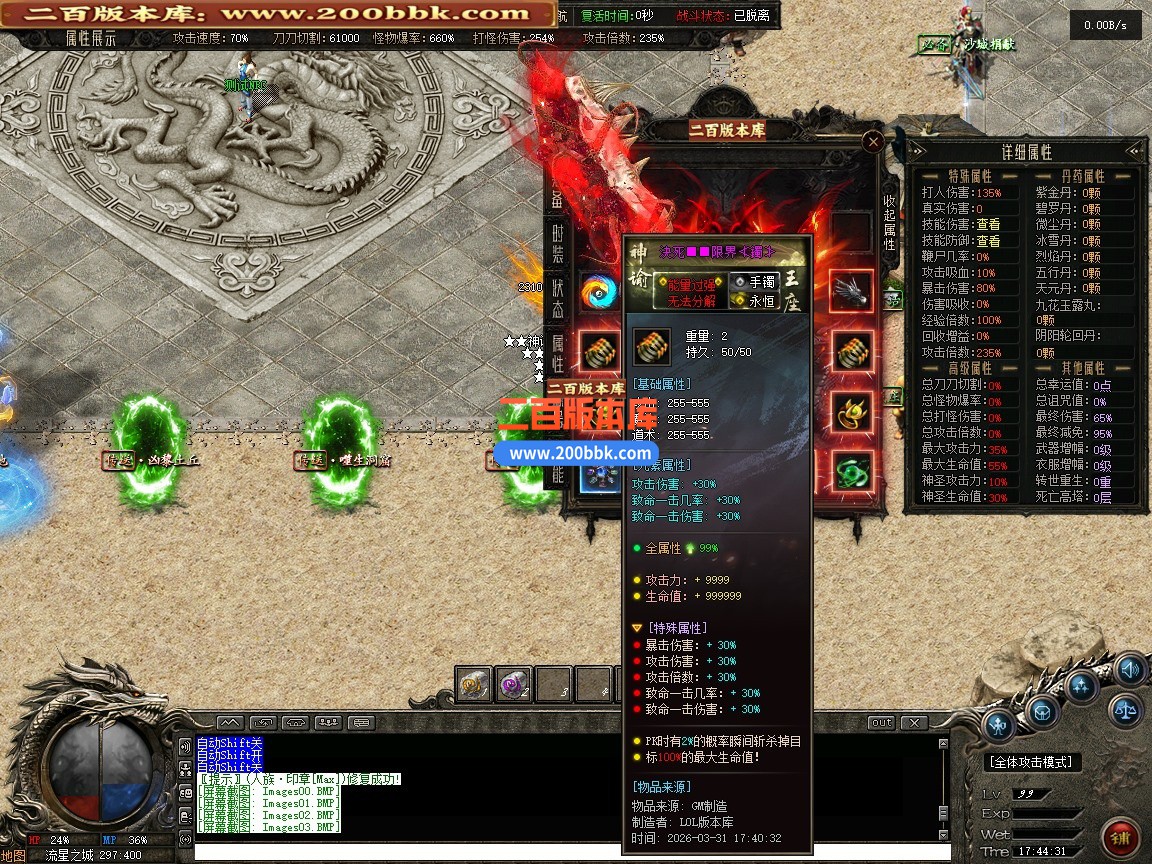Toggle sound with the speaker button
1152x864 pixels.
click(1130, 668)
